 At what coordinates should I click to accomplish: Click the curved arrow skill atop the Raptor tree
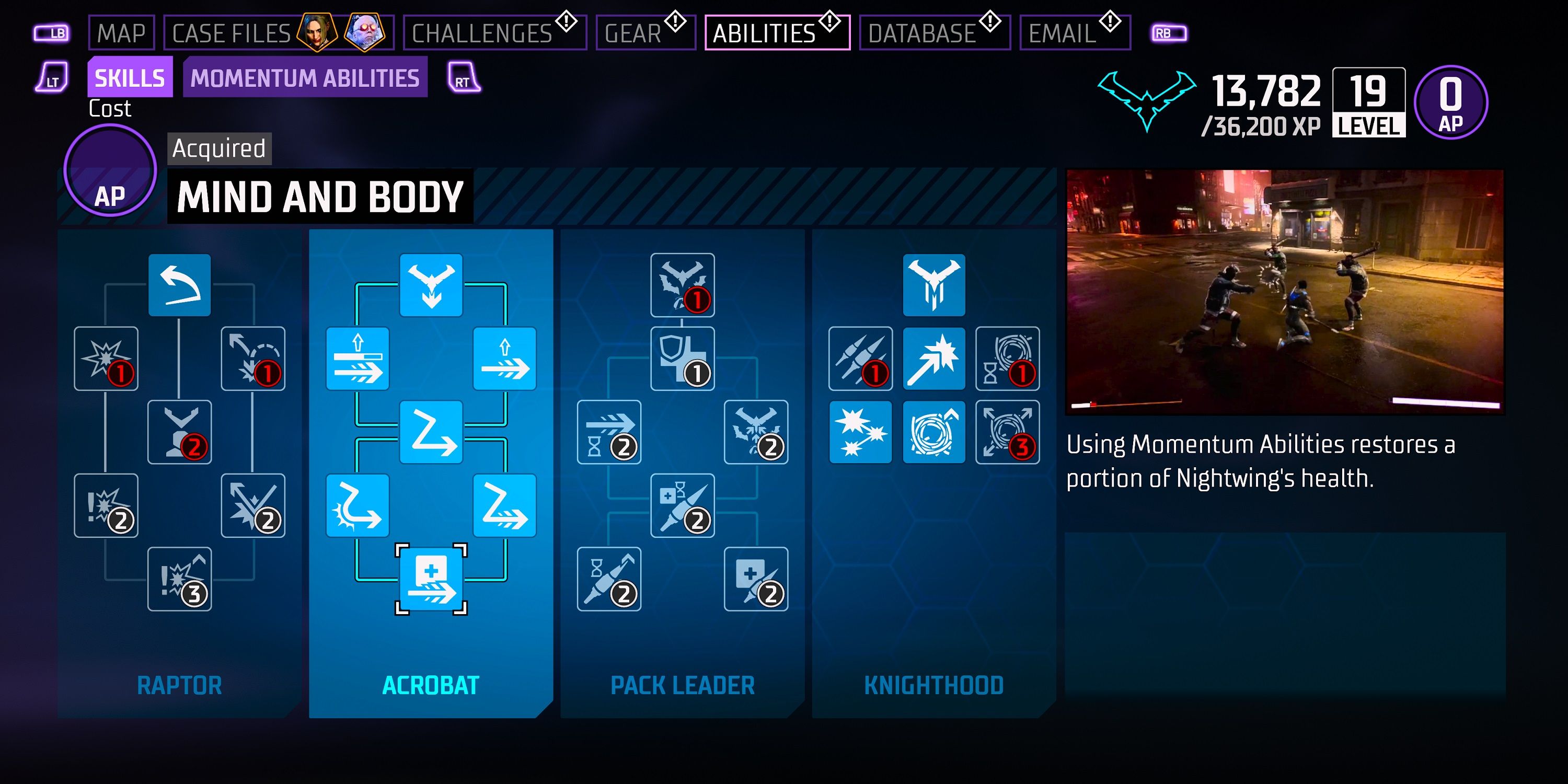[x=180, y=286]
